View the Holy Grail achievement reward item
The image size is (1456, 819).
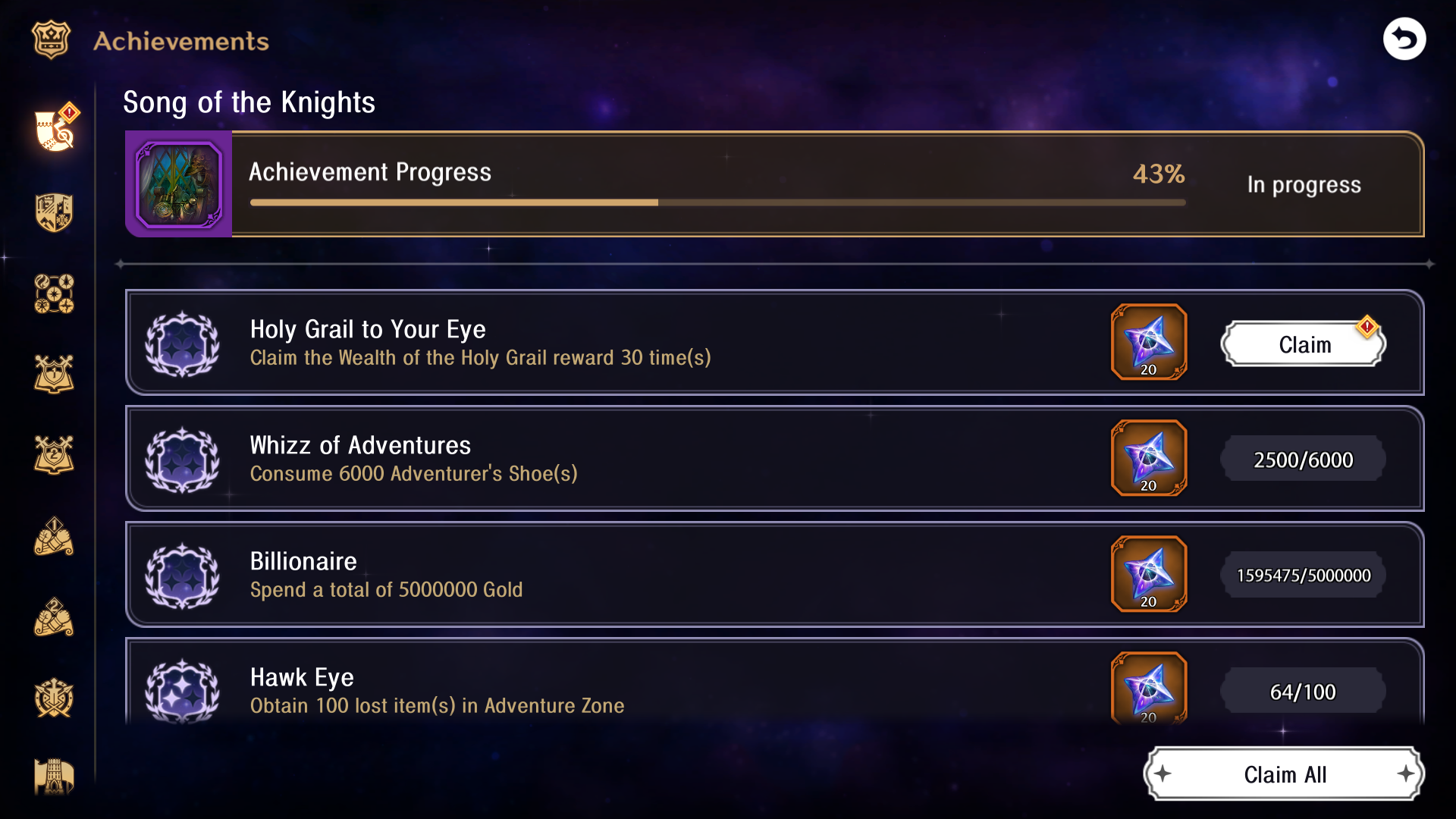click(x=1147, y=343)
